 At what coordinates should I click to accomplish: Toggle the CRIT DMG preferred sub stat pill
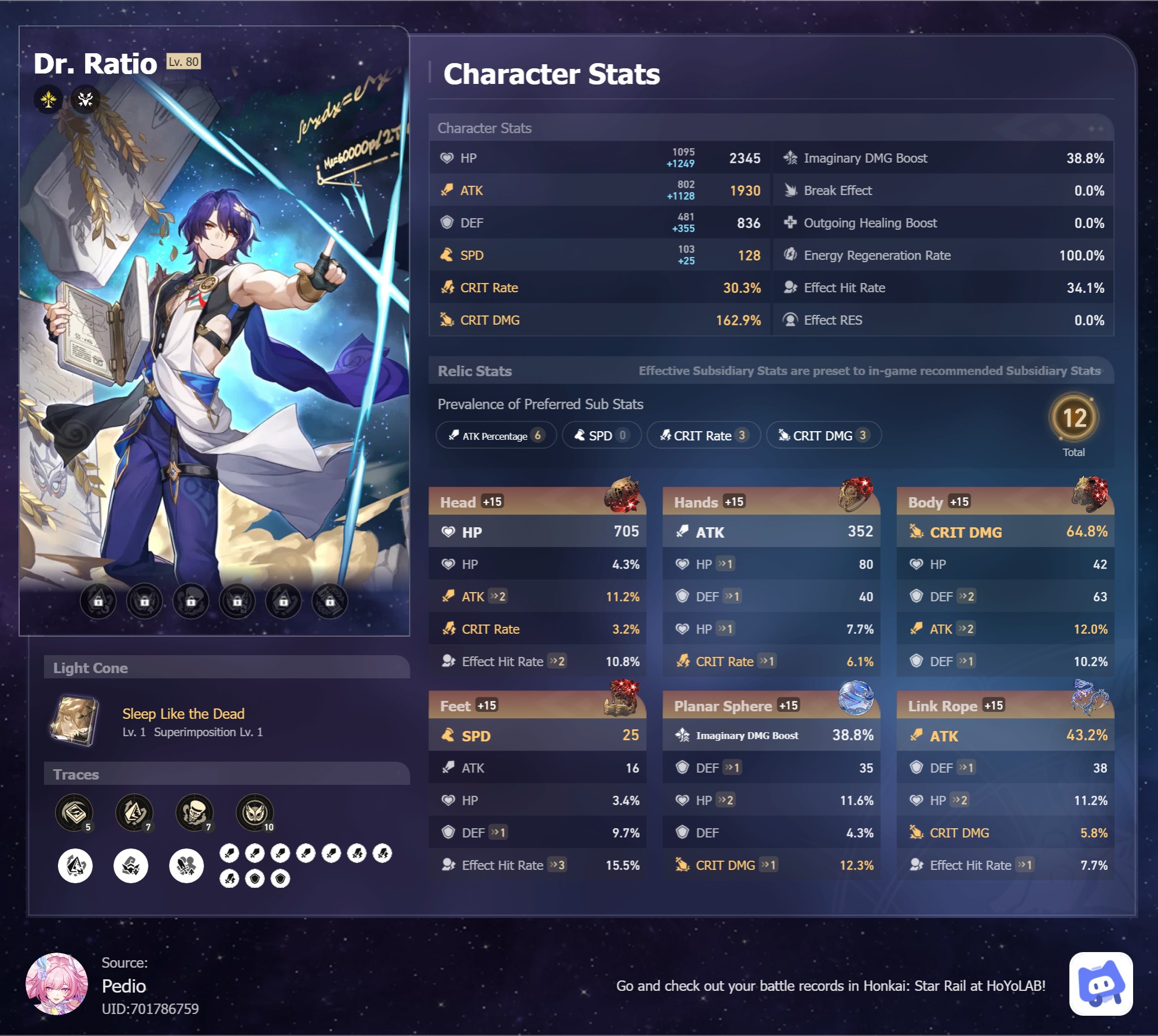point(823,435)
